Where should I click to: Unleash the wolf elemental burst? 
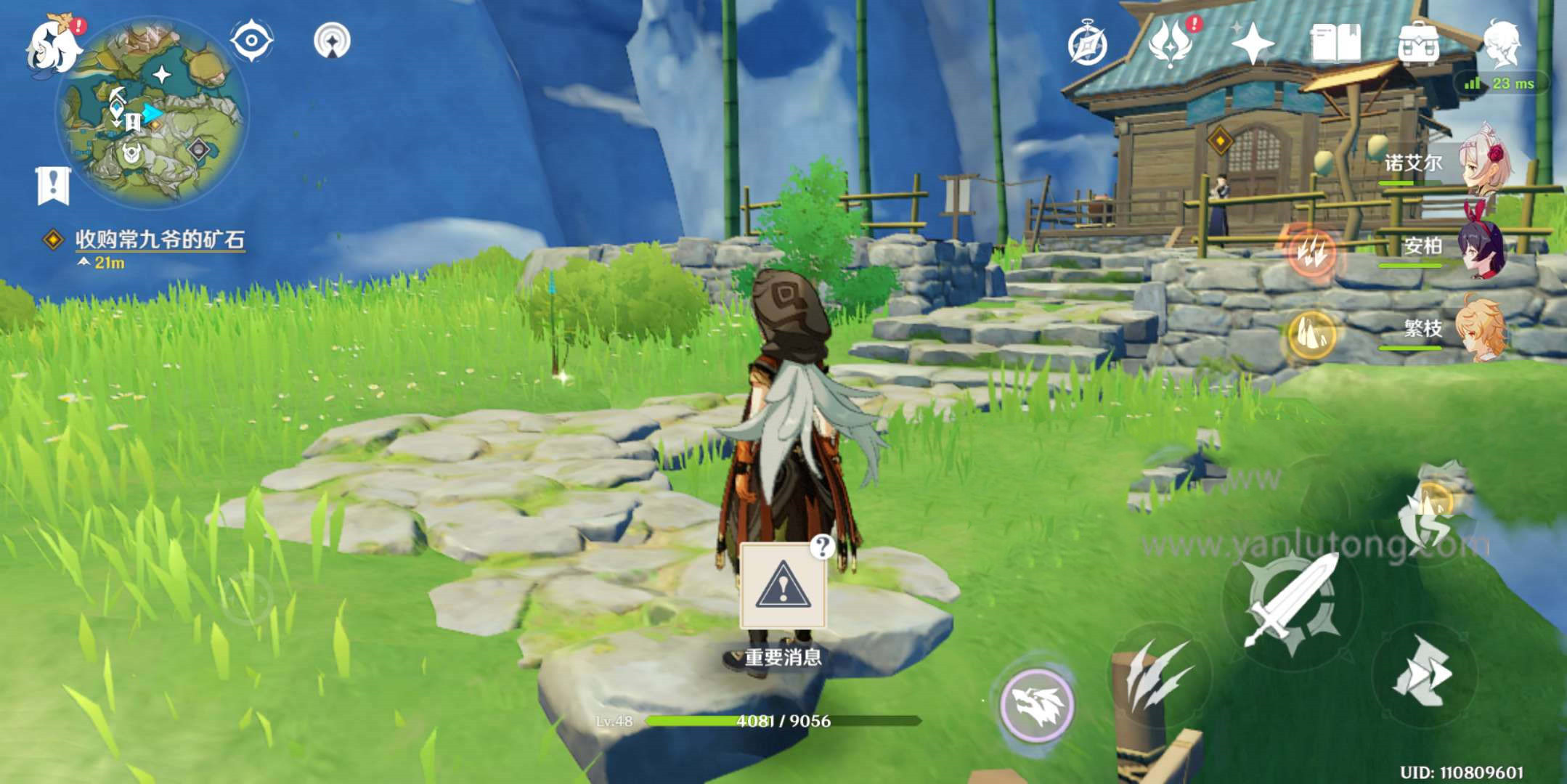1036,704
